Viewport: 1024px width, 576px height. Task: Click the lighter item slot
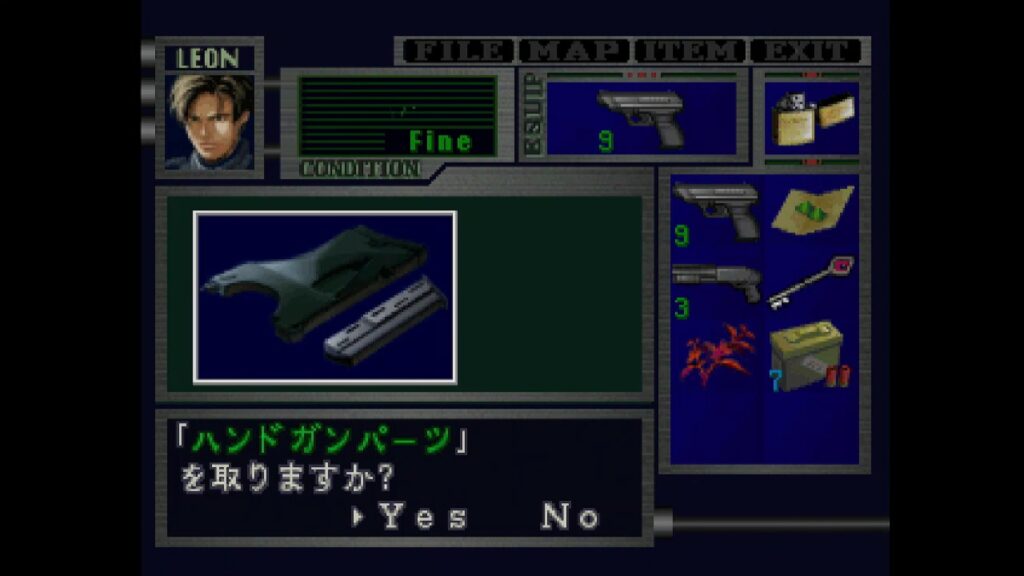[811, 118]
